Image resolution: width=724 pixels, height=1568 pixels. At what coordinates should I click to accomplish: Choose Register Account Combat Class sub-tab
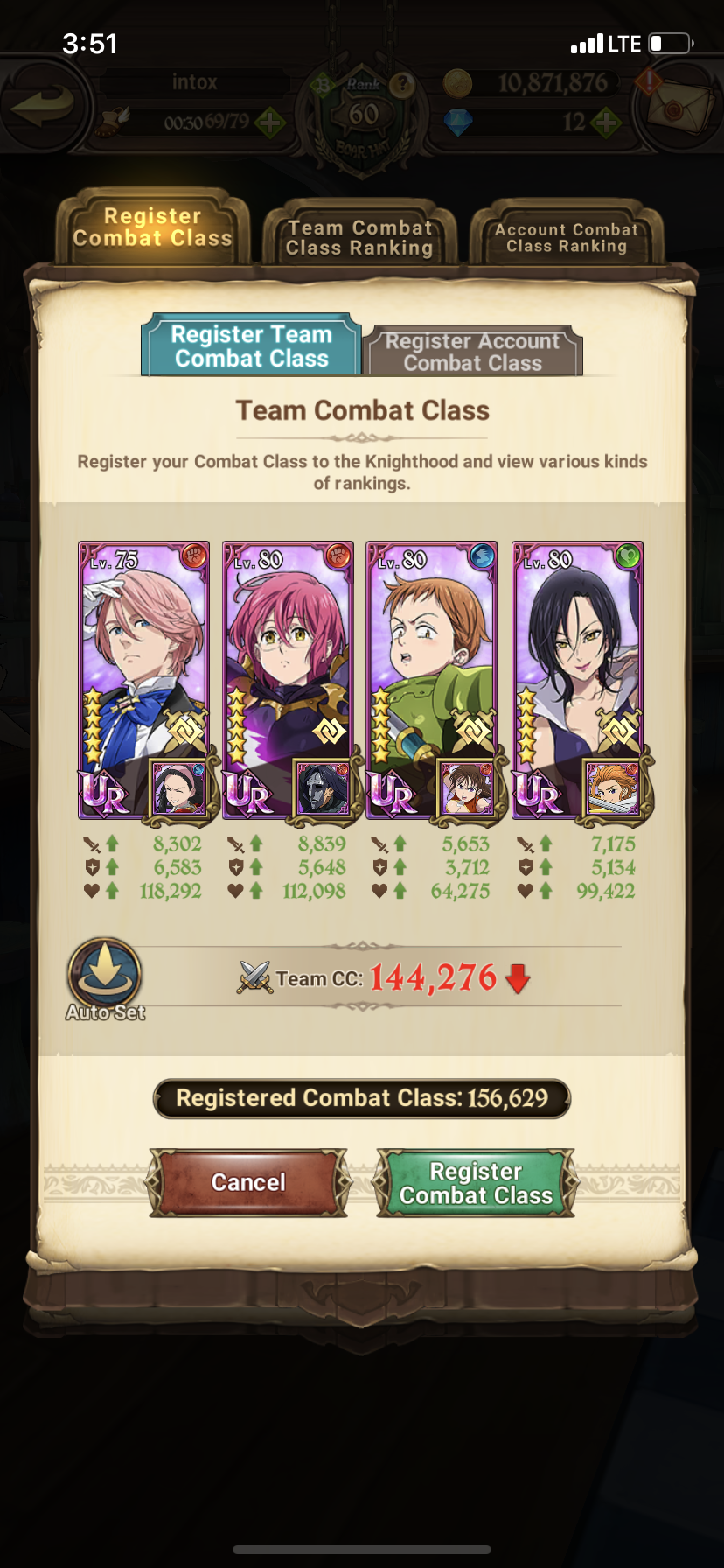472,352
